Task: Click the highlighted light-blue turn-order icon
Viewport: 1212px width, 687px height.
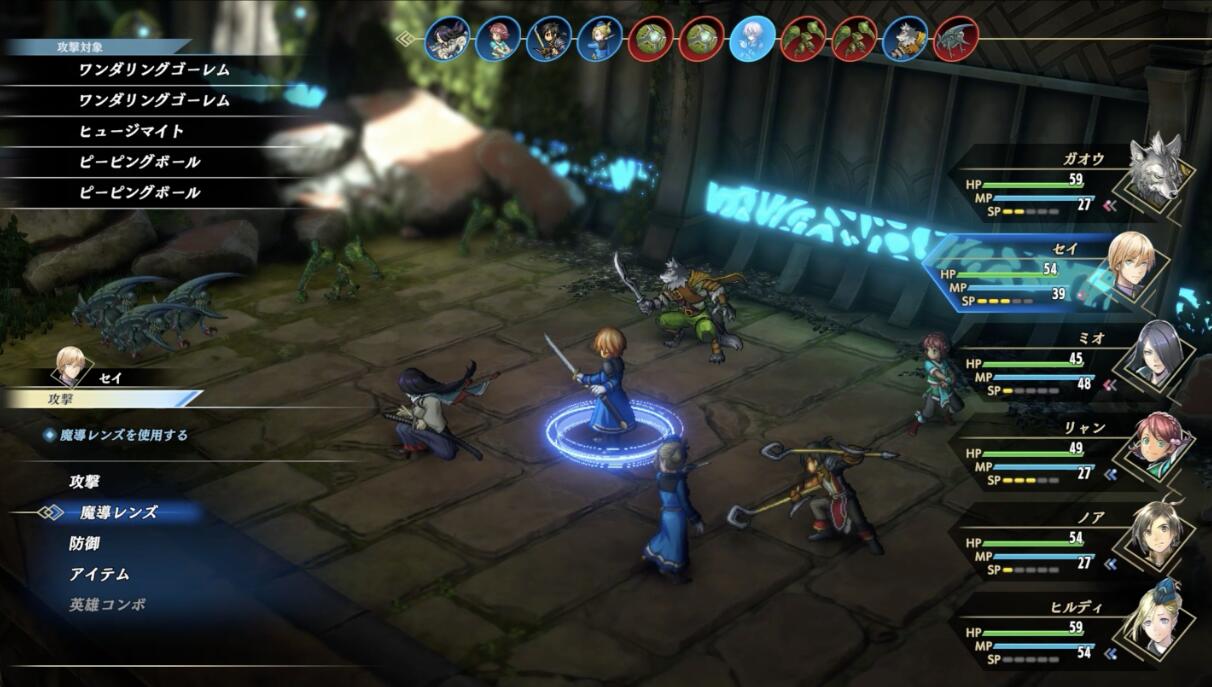Action: coord(753,40)
